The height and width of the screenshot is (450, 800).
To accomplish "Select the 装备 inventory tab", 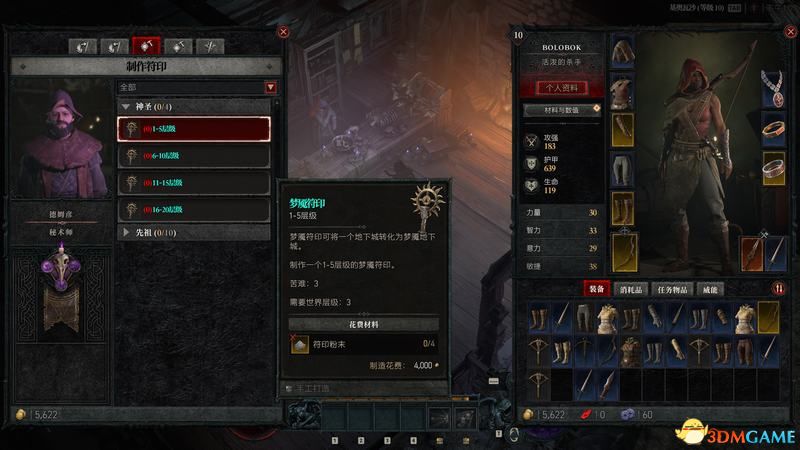I will coord(597,289).
